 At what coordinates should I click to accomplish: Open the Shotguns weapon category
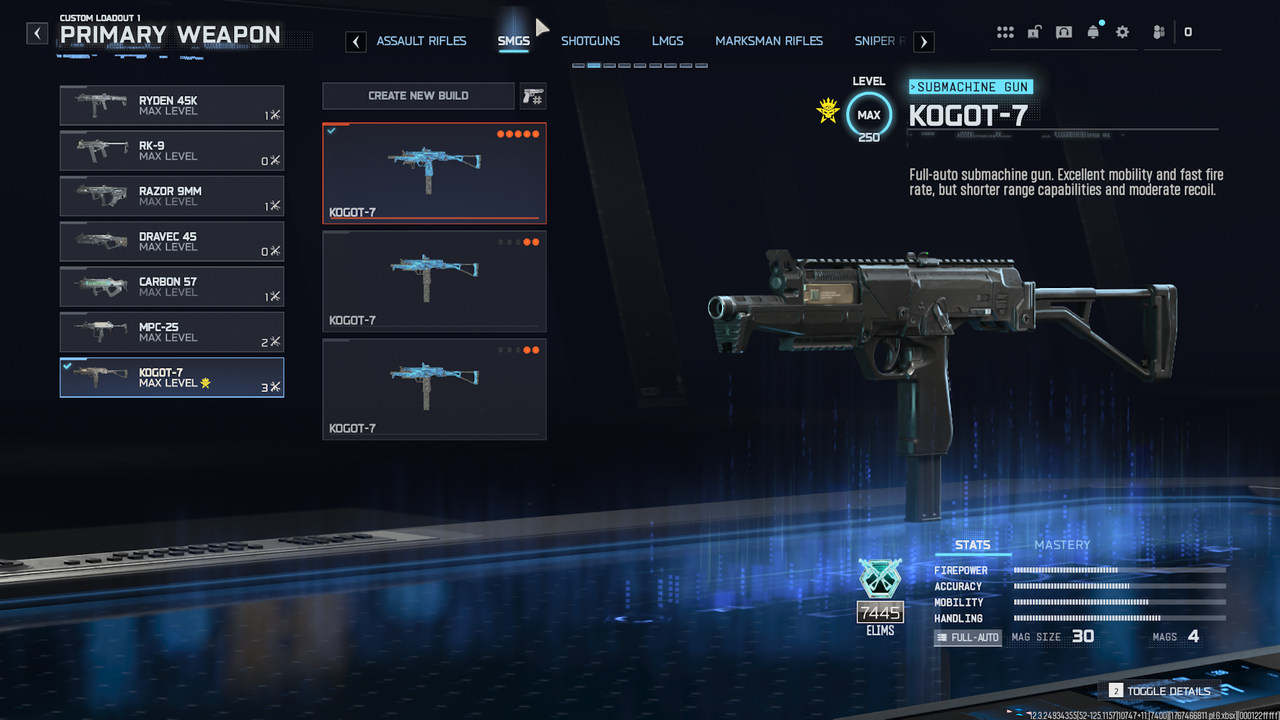590,41
